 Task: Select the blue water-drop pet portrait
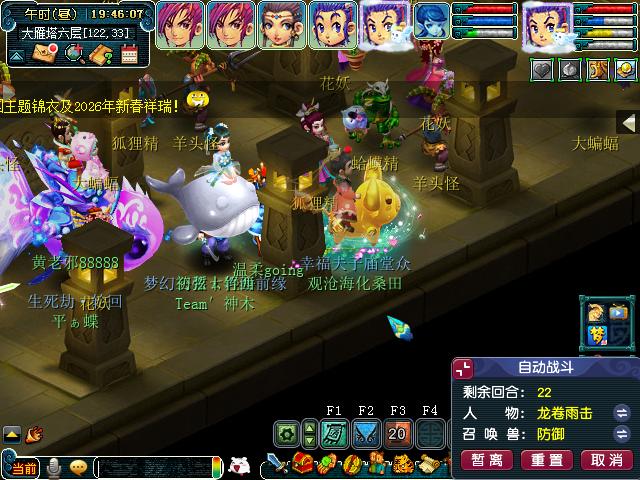[x=432, y=22]
